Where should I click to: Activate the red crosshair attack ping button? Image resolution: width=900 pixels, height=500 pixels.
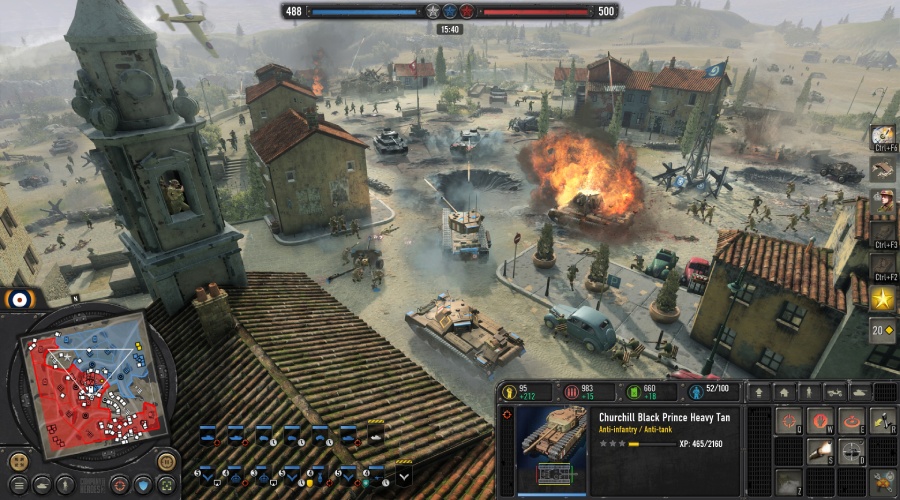(119, 484)
